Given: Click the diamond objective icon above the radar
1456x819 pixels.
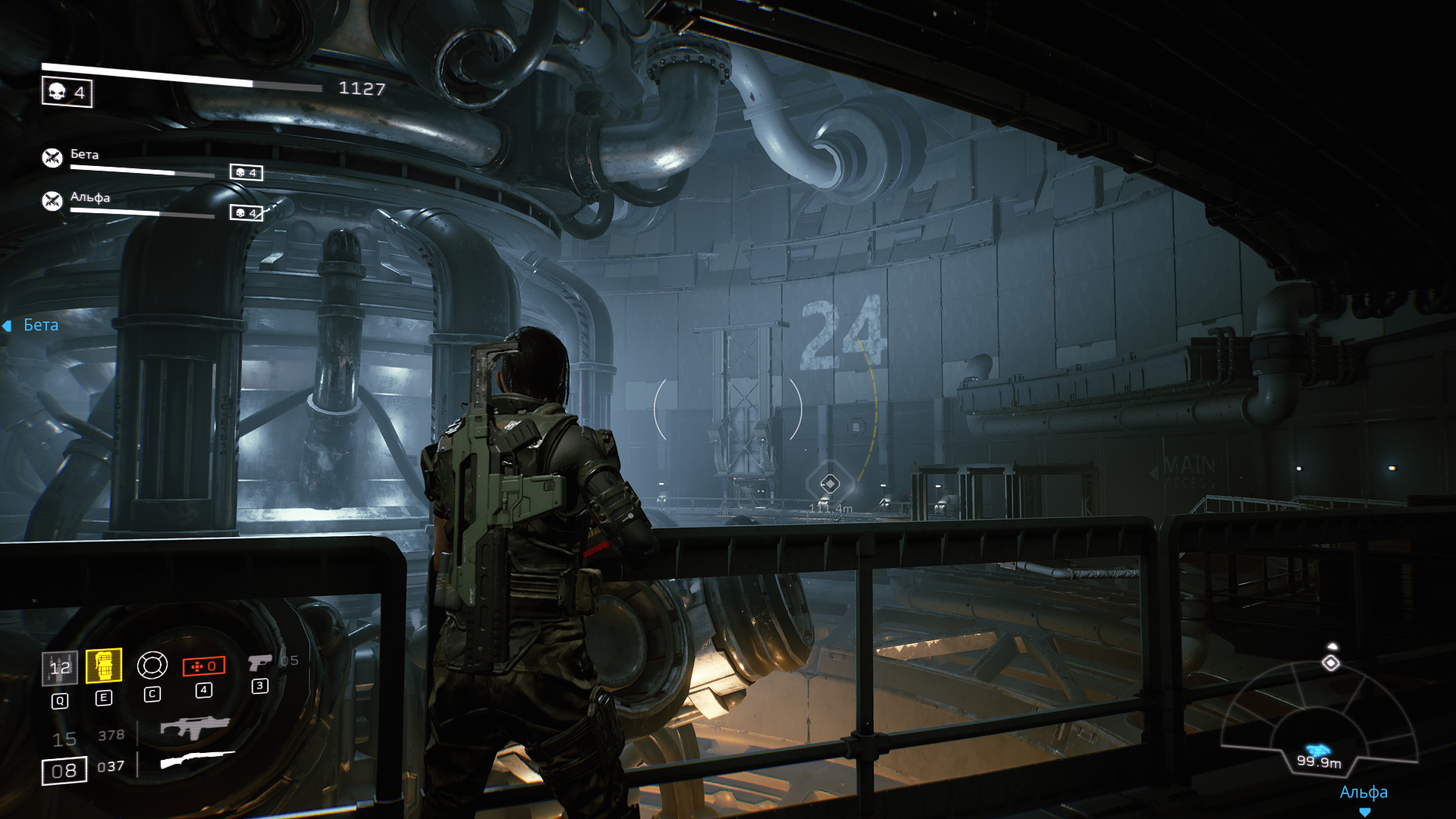Looking at the screenshot, I should (x=1331, y=664).
